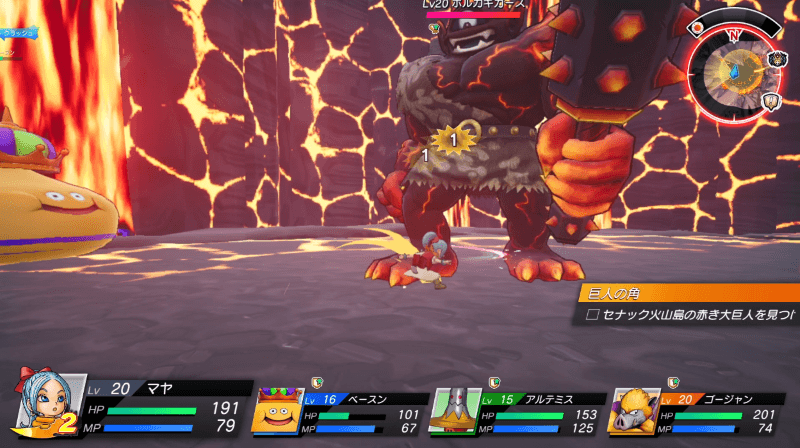This screenshot has width=800, height=448.
Task: Choose the boar party member ゴージャン portrait
Action: [x=637, y=409]
